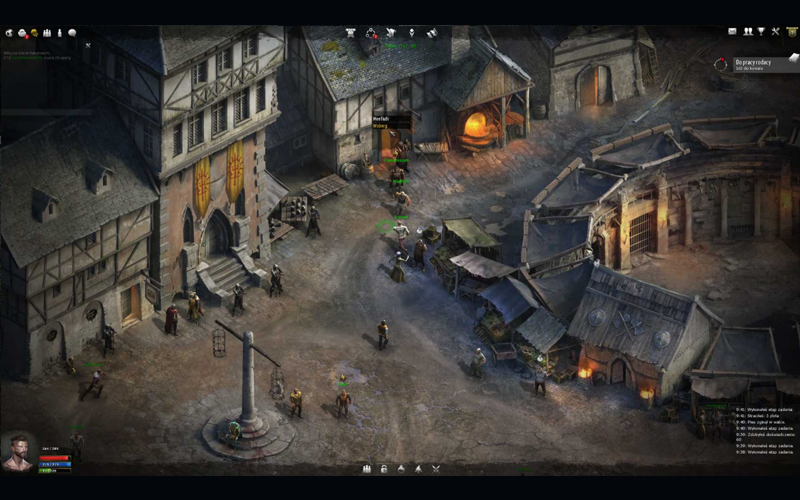Open the padlock icon in bottom bar
Image resolution: width=800 pixels, height=500 pixels.
[383, 468]
